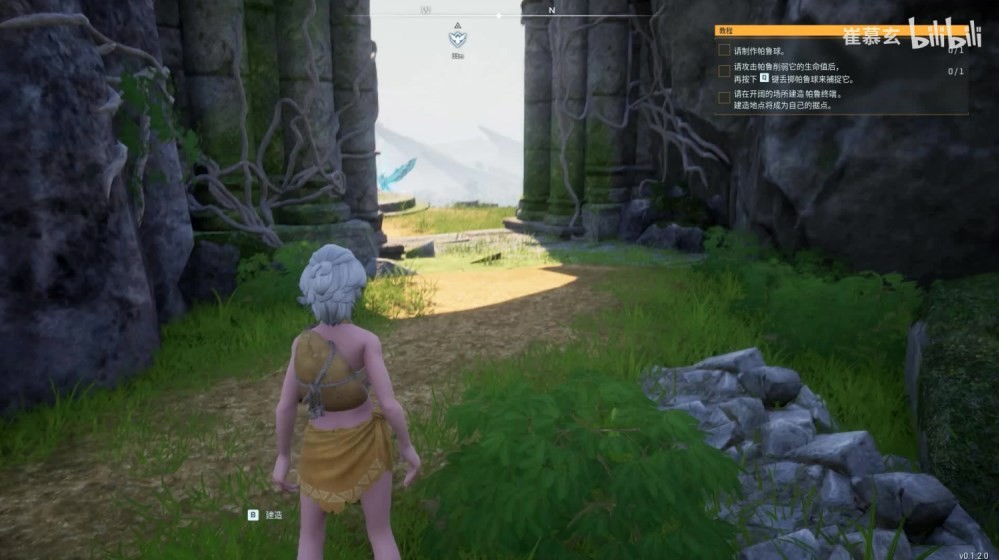The height and width of the screenshot is (560, 999).
Task: Click the bilibili logo watermark
Action: tap(944, 34)
